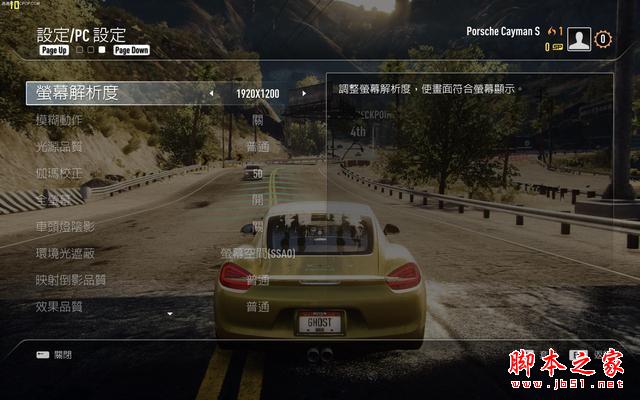Close the settings with the 關閉 button
This screenshot has height=400, width=640.
coord(54,354)
